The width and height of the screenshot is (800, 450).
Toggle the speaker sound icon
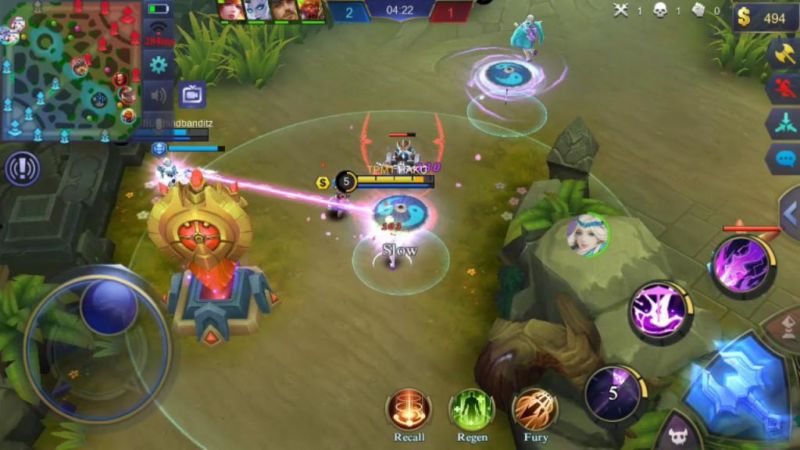pyautogui.click(x=158, y=96)
